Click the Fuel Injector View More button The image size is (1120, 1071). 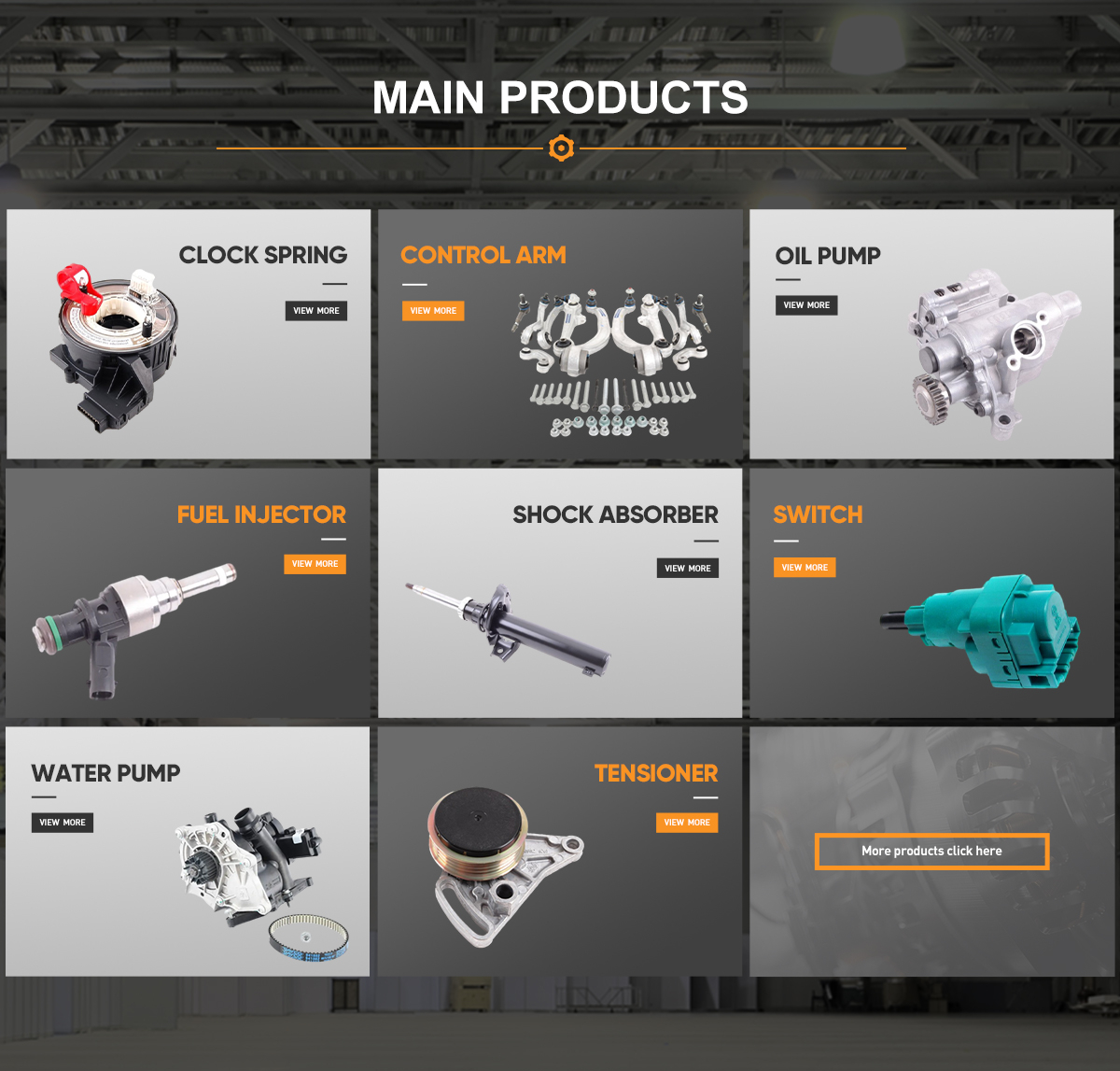(x=315, y=564)
